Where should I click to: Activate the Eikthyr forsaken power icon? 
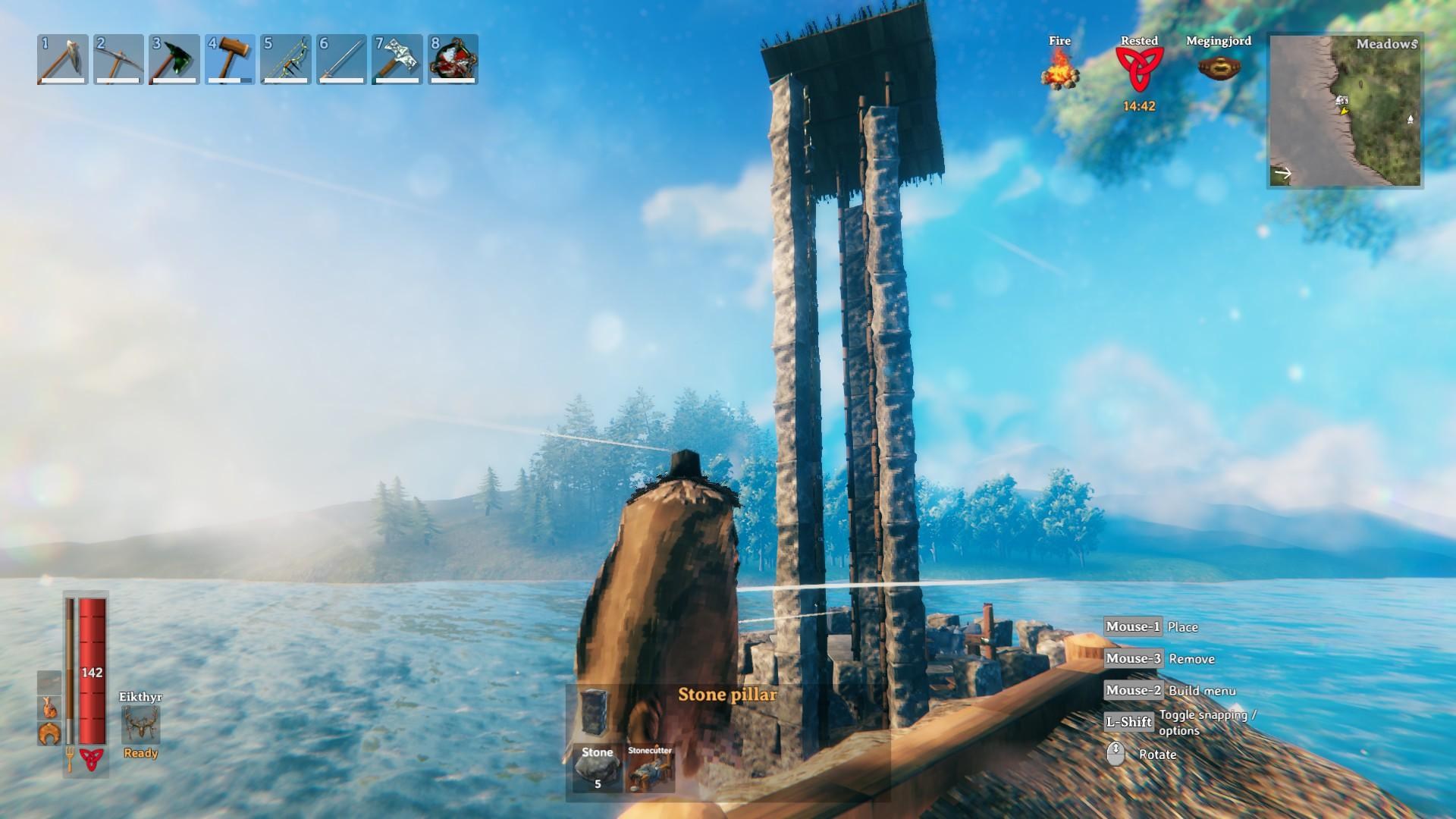point(141,725)
